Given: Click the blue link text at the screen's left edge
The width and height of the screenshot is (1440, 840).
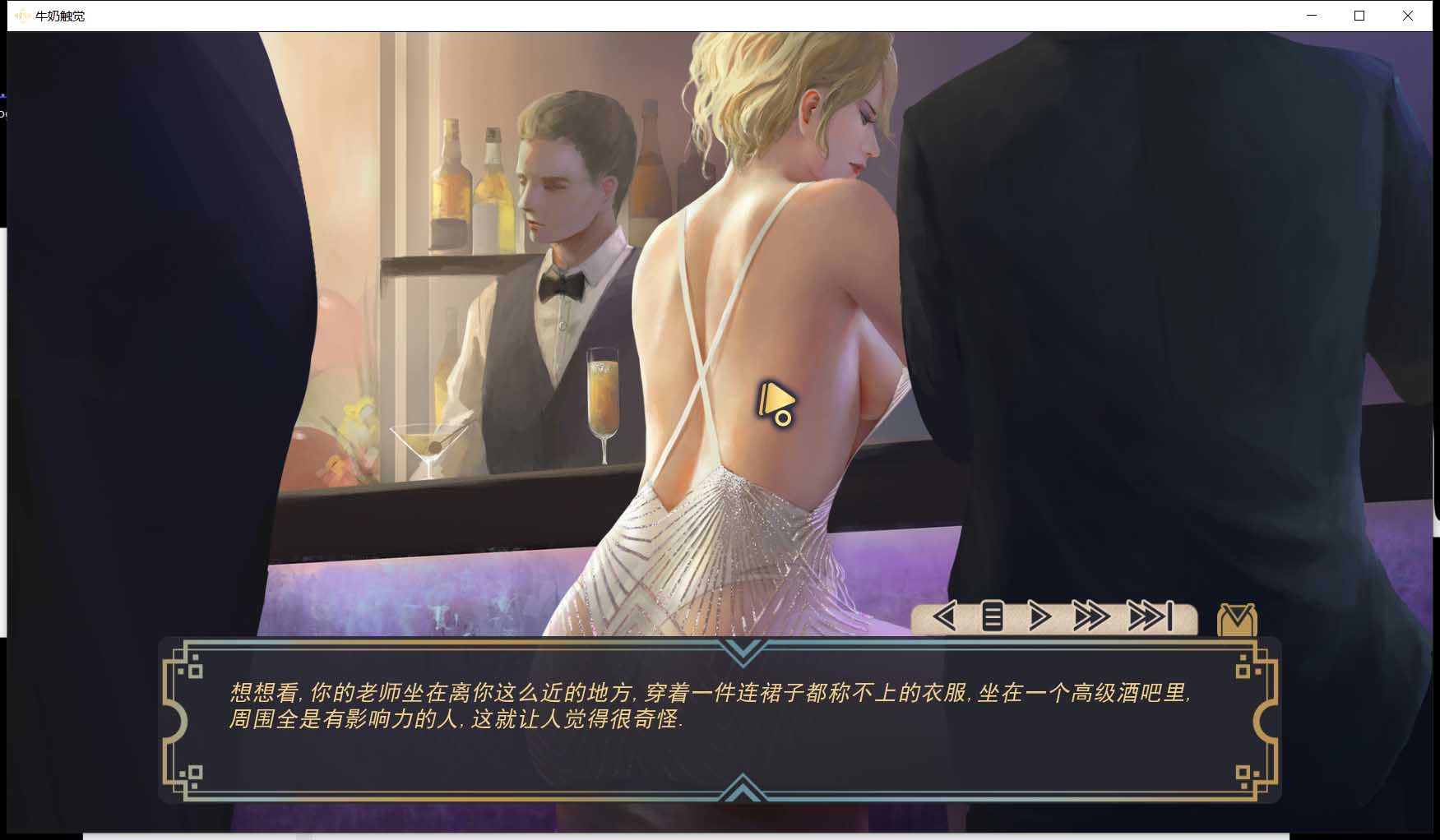Looking at the screenshot, I should (x=3, y=97).
